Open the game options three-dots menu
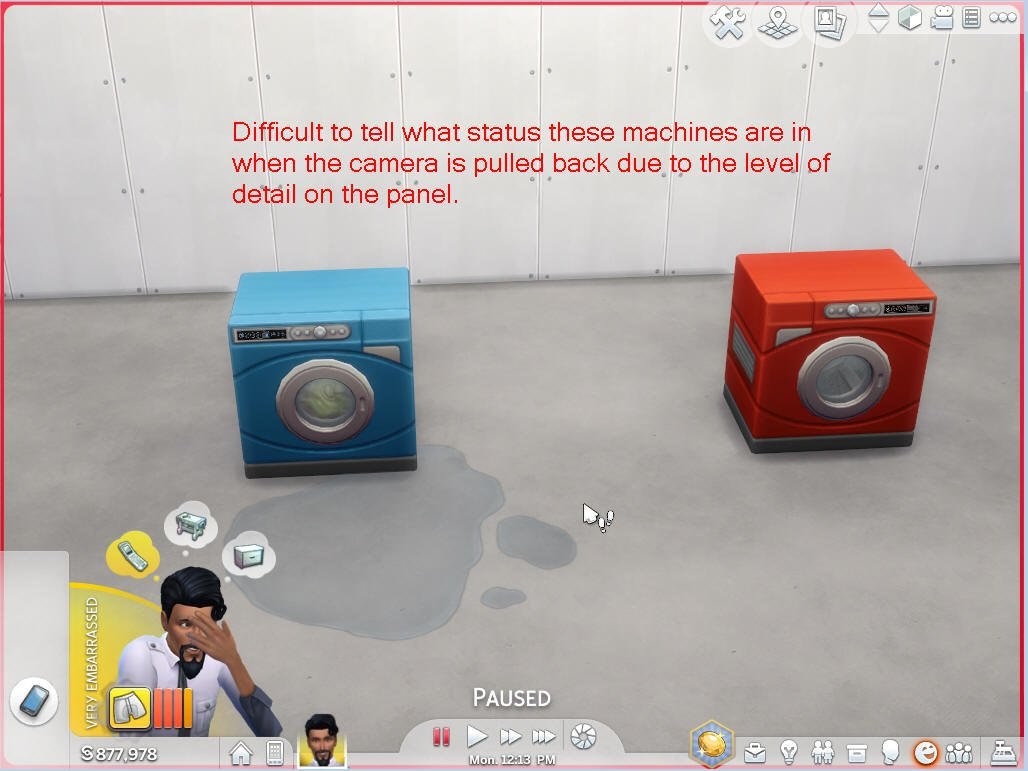Image resolution: width=1028 pixels, height=771 pixels. coord(1002,18)
